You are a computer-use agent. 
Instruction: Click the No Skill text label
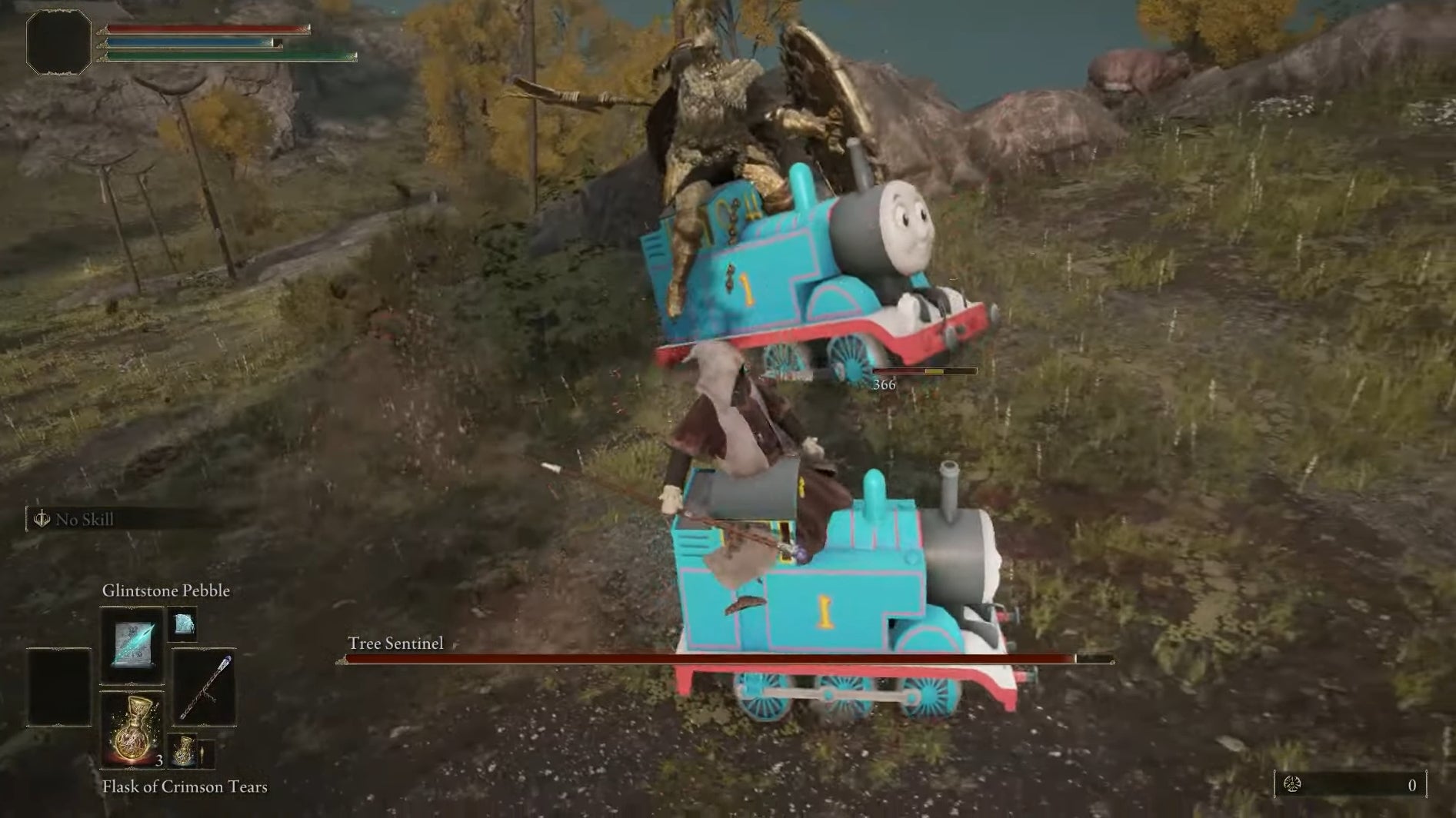click(x=86, y=520)
